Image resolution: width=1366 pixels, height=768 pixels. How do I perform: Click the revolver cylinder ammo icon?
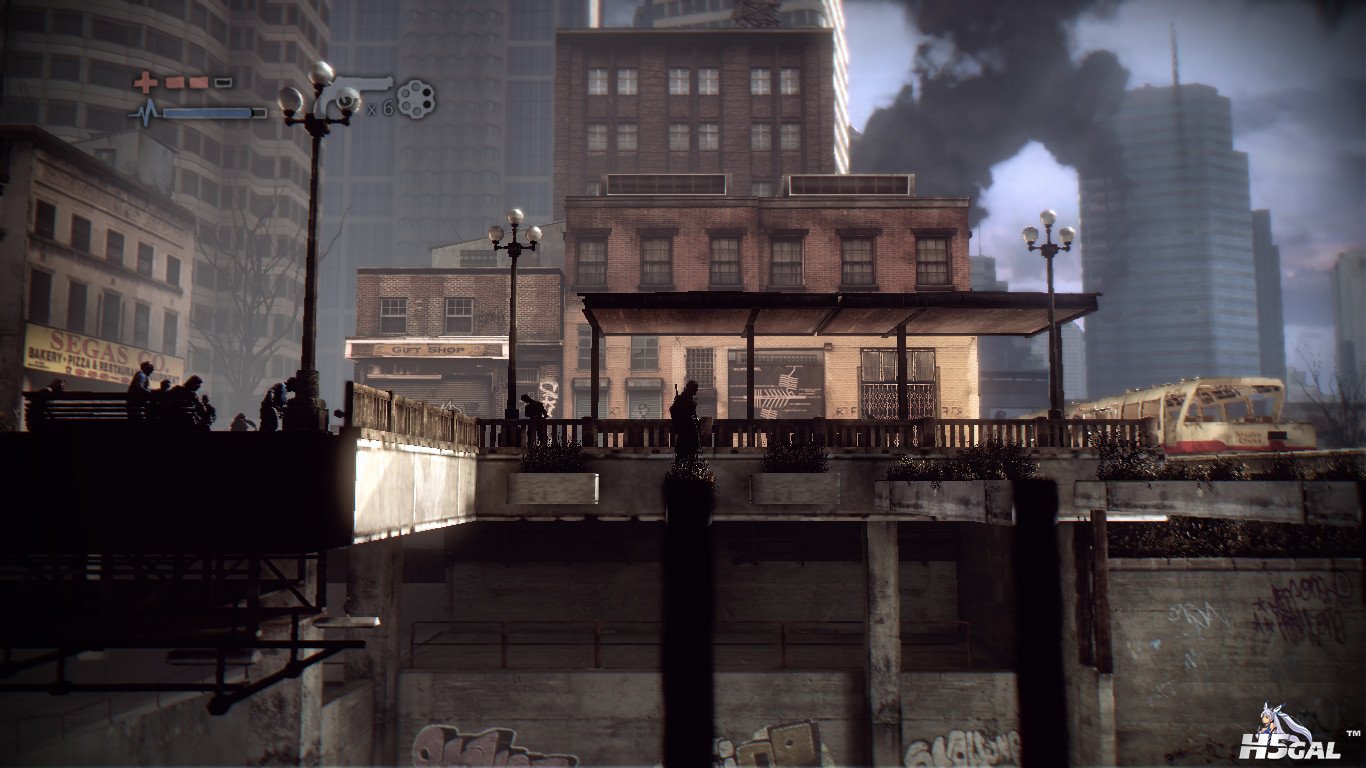pyautogui.click(x=415, y=98)
